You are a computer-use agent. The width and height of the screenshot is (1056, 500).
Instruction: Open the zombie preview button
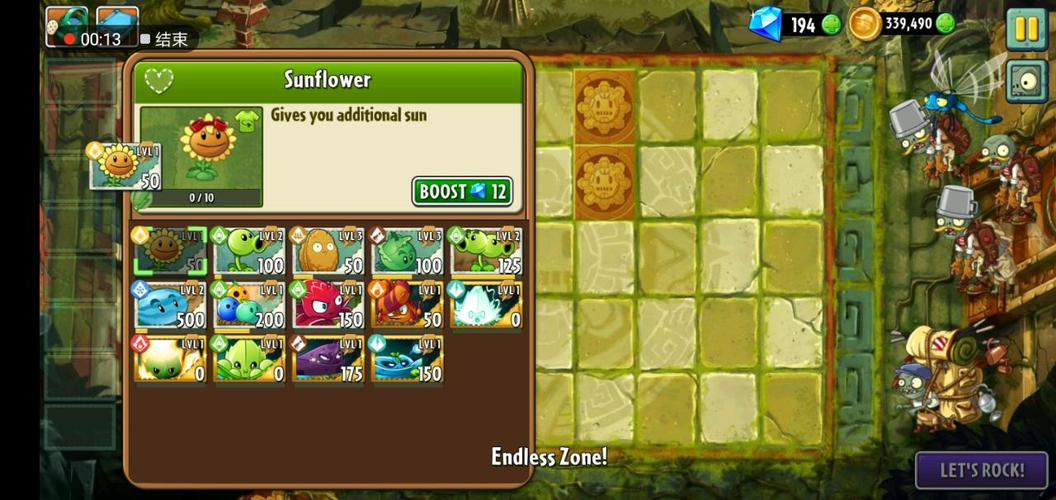[1026, 80]
